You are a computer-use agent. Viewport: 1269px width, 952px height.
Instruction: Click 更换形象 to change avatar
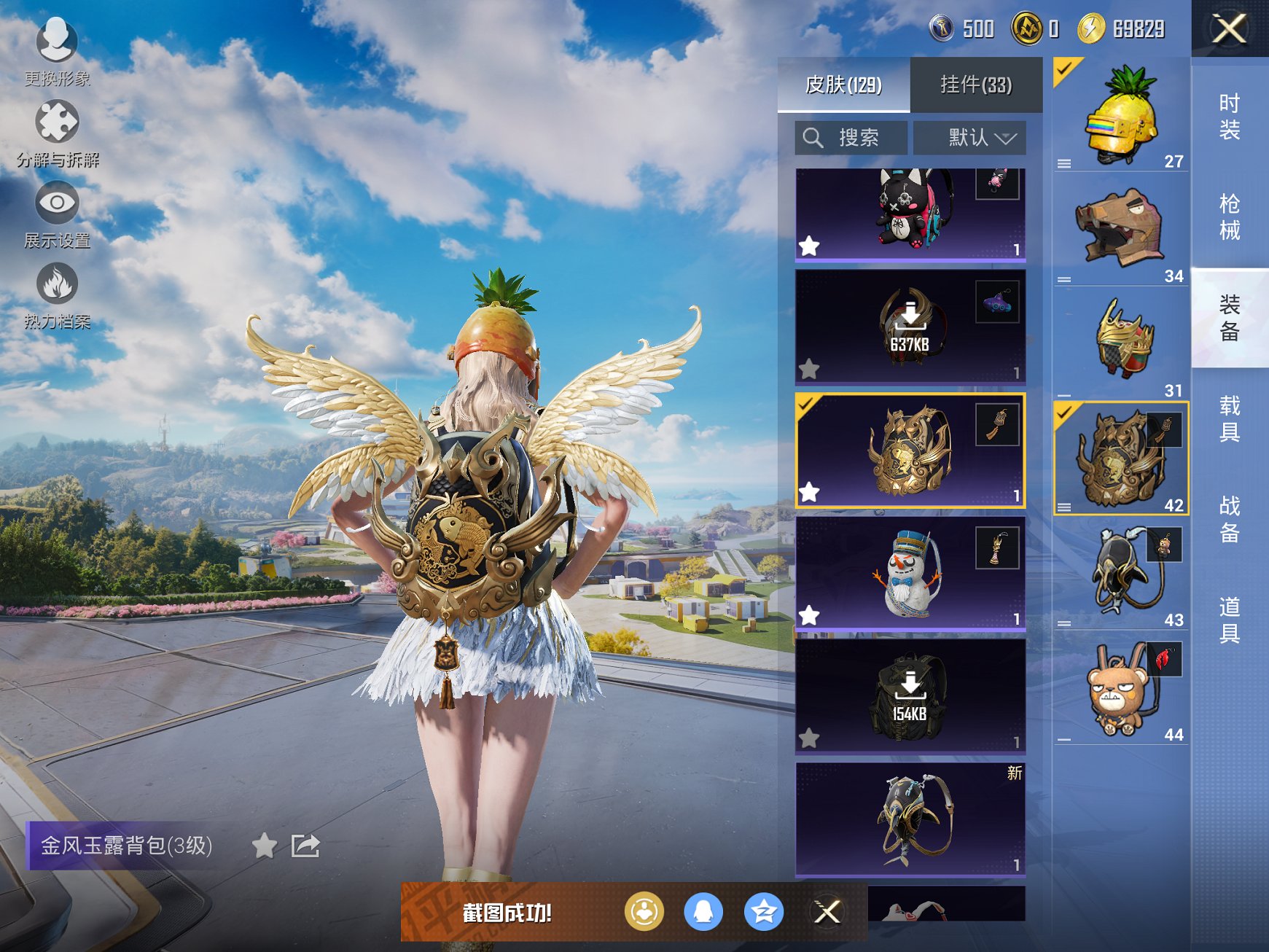(x=57, y=51)
